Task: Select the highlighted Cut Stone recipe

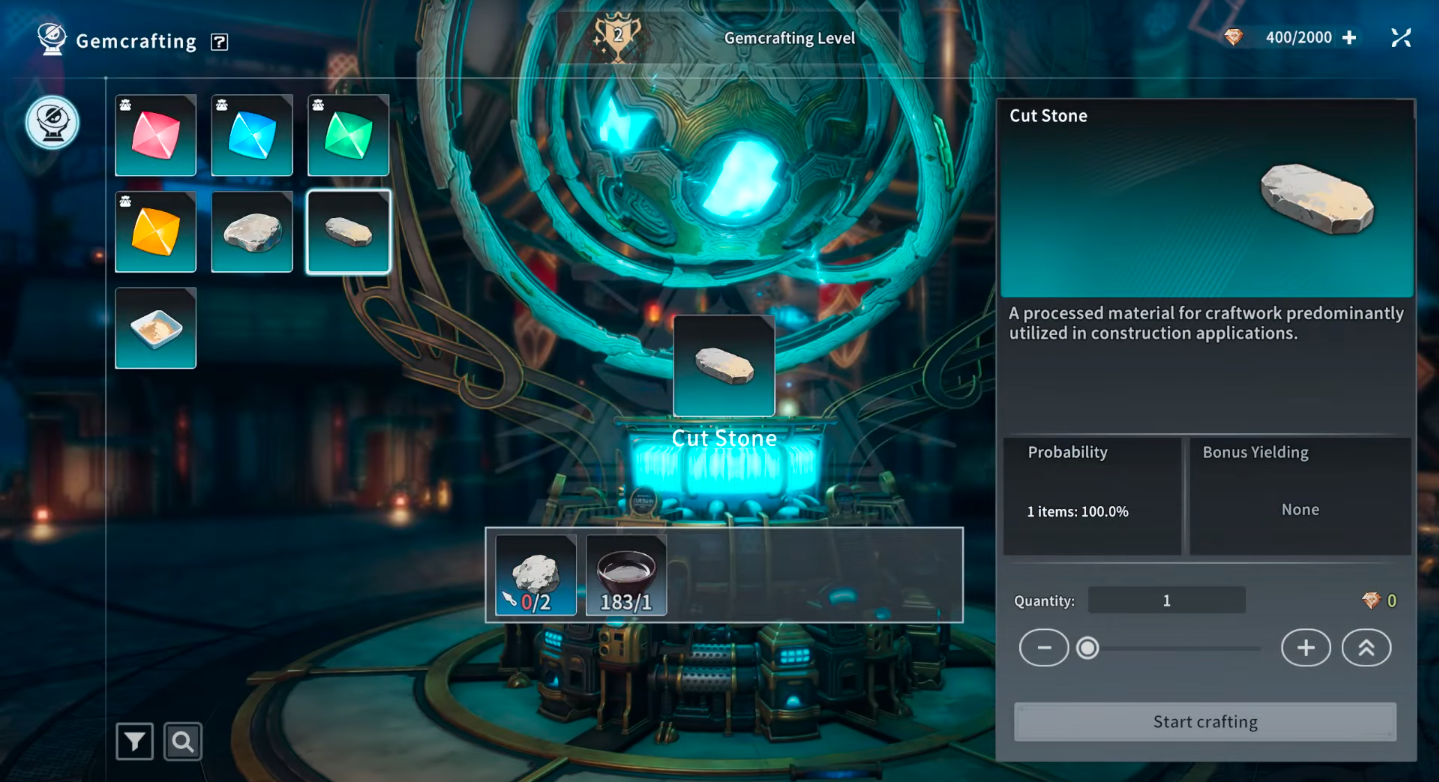Action: tap(348, 232)
